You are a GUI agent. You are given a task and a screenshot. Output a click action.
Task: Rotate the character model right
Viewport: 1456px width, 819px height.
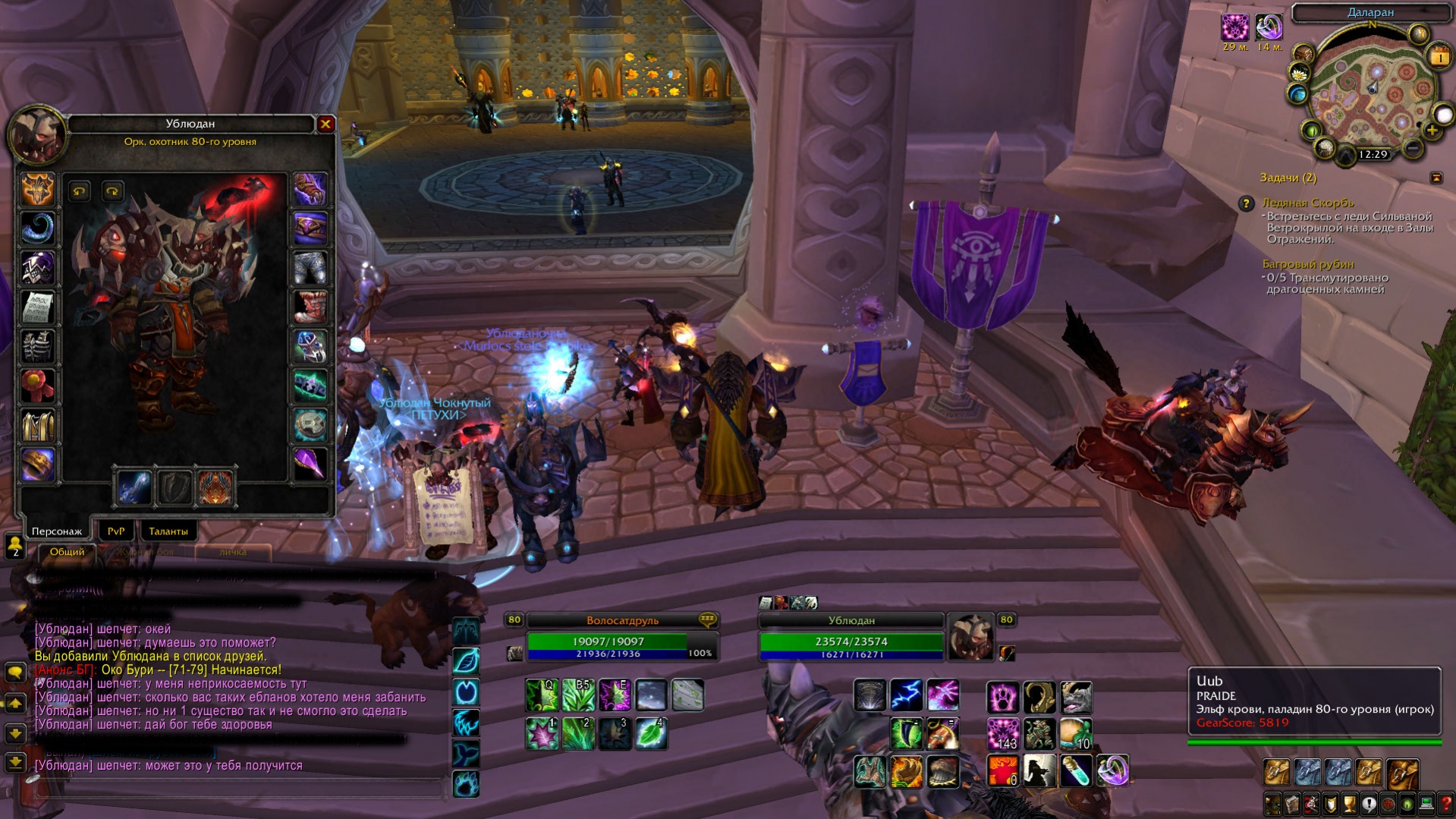click(112, 191)
